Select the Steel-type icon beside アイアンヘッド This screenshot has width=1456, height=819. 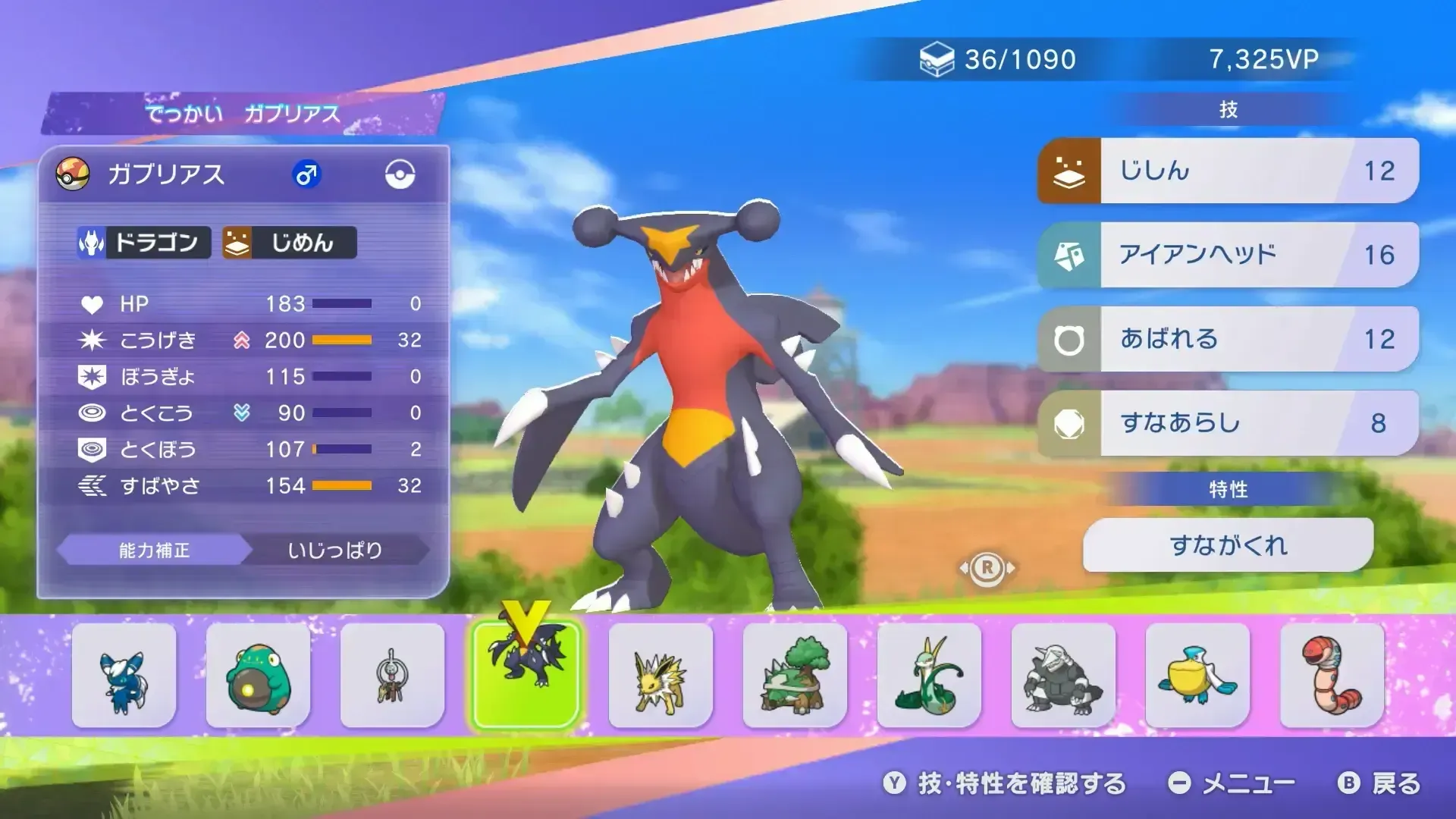(1070, 254)
